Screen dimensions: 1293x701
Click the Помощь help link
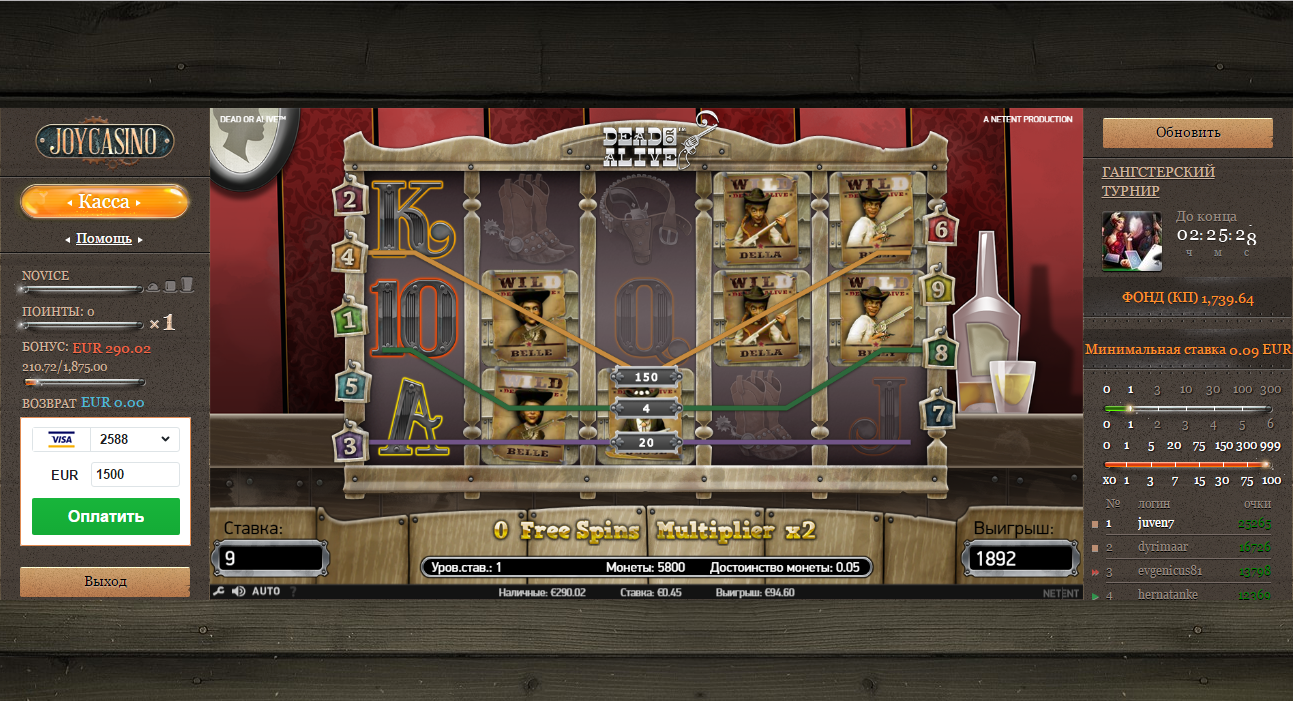click(104, 239)
